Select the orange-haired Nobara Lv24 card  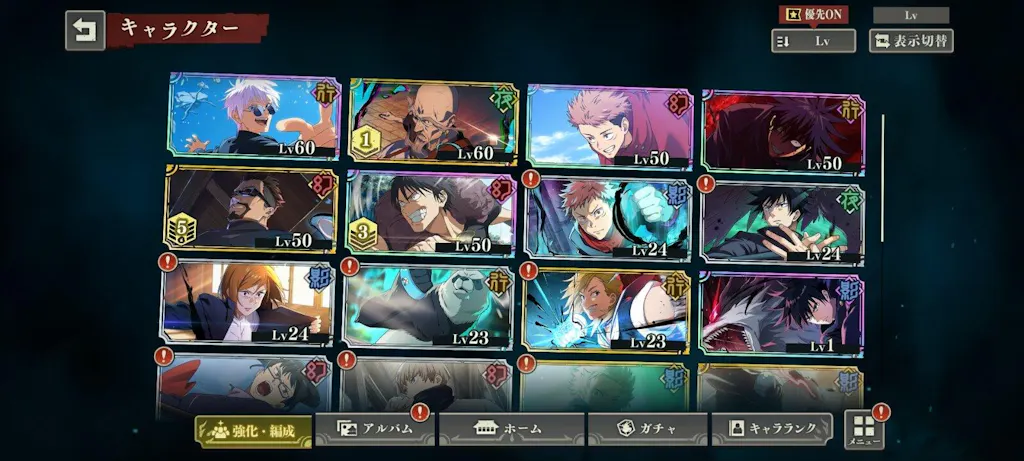pos(248,302)
